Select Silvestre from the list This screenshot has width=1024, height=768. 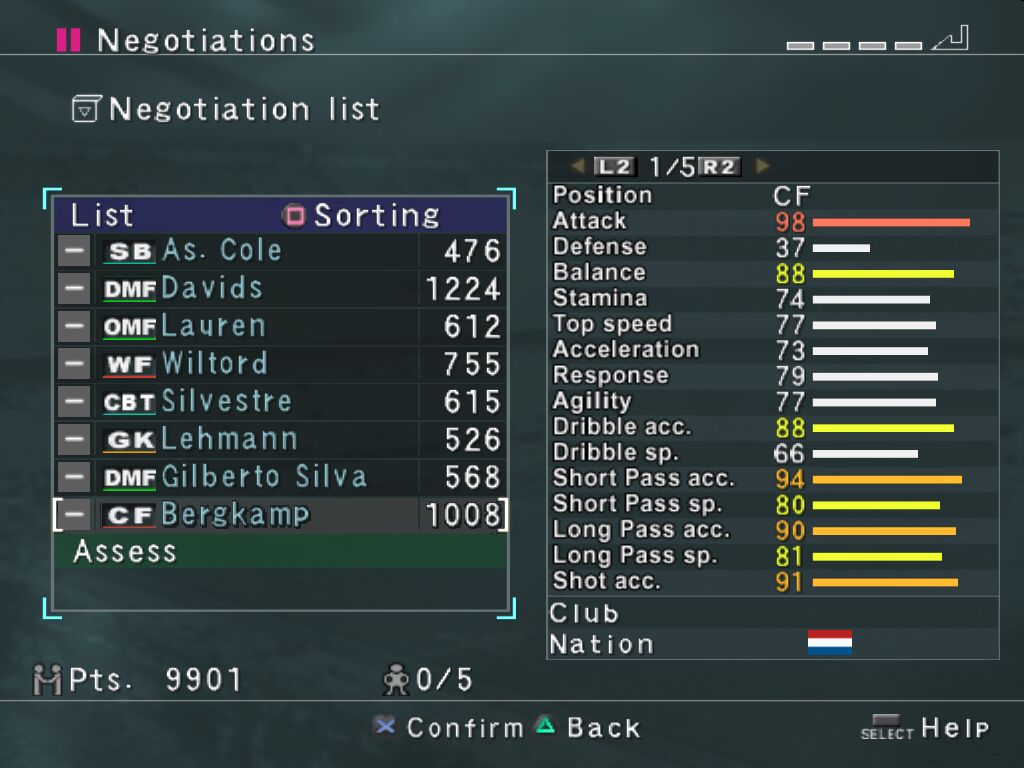[x=280, y=402]
